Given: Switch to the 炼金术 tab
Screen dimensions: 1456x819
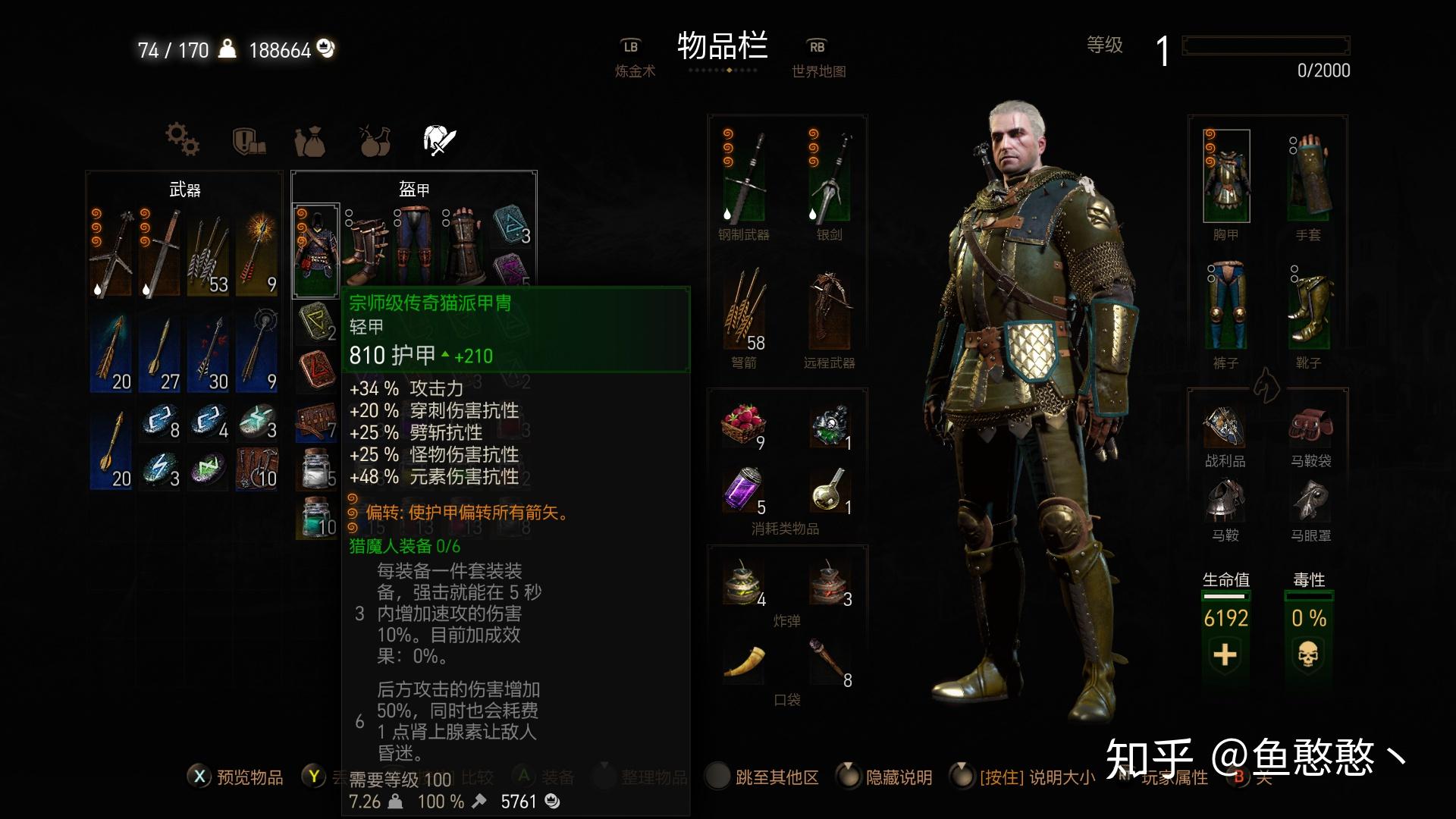Looking at the screenshot, I should pos(635,70).
